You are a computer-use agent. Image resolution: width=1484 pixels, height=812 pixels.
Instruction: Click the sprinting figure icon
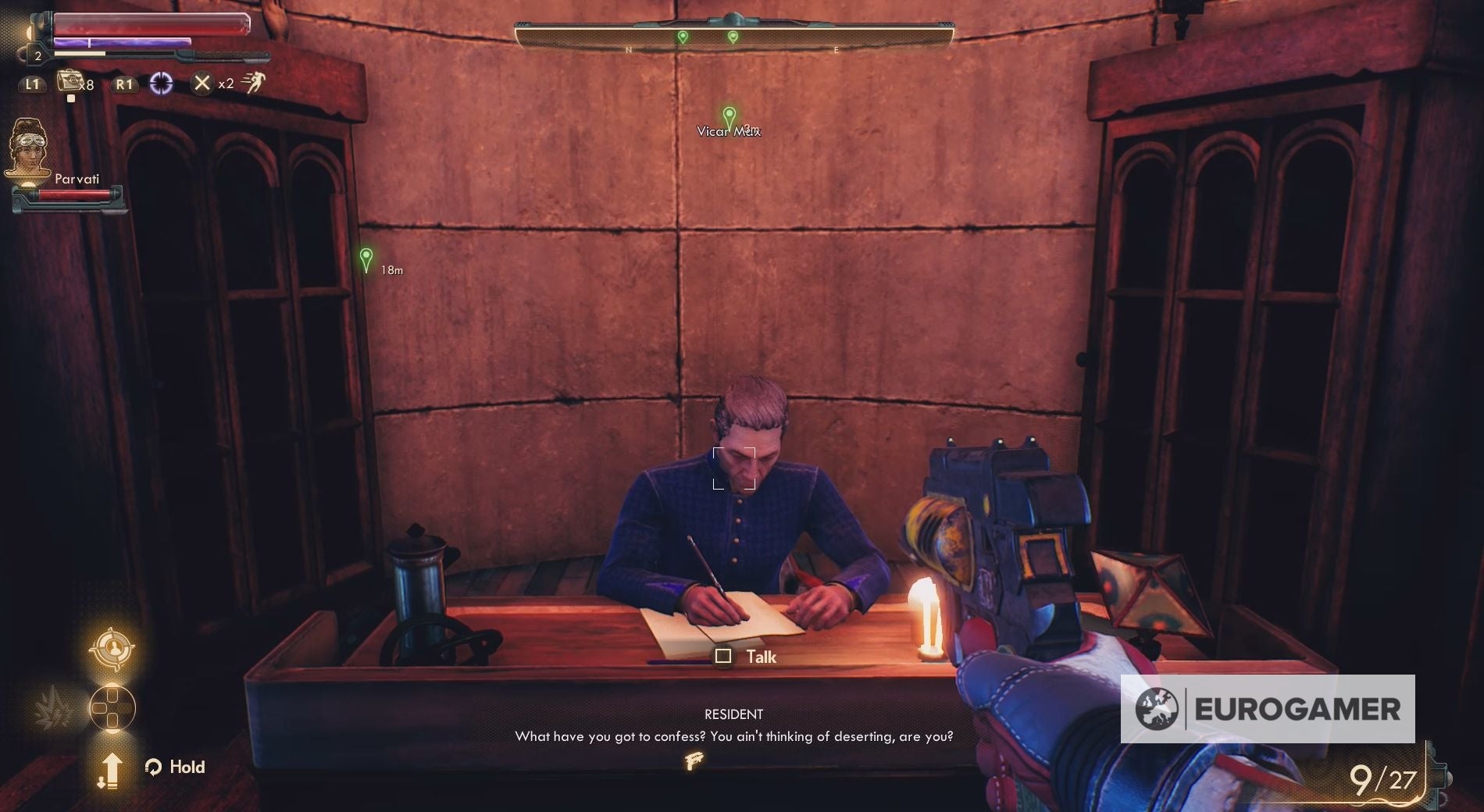pos(259,82)
